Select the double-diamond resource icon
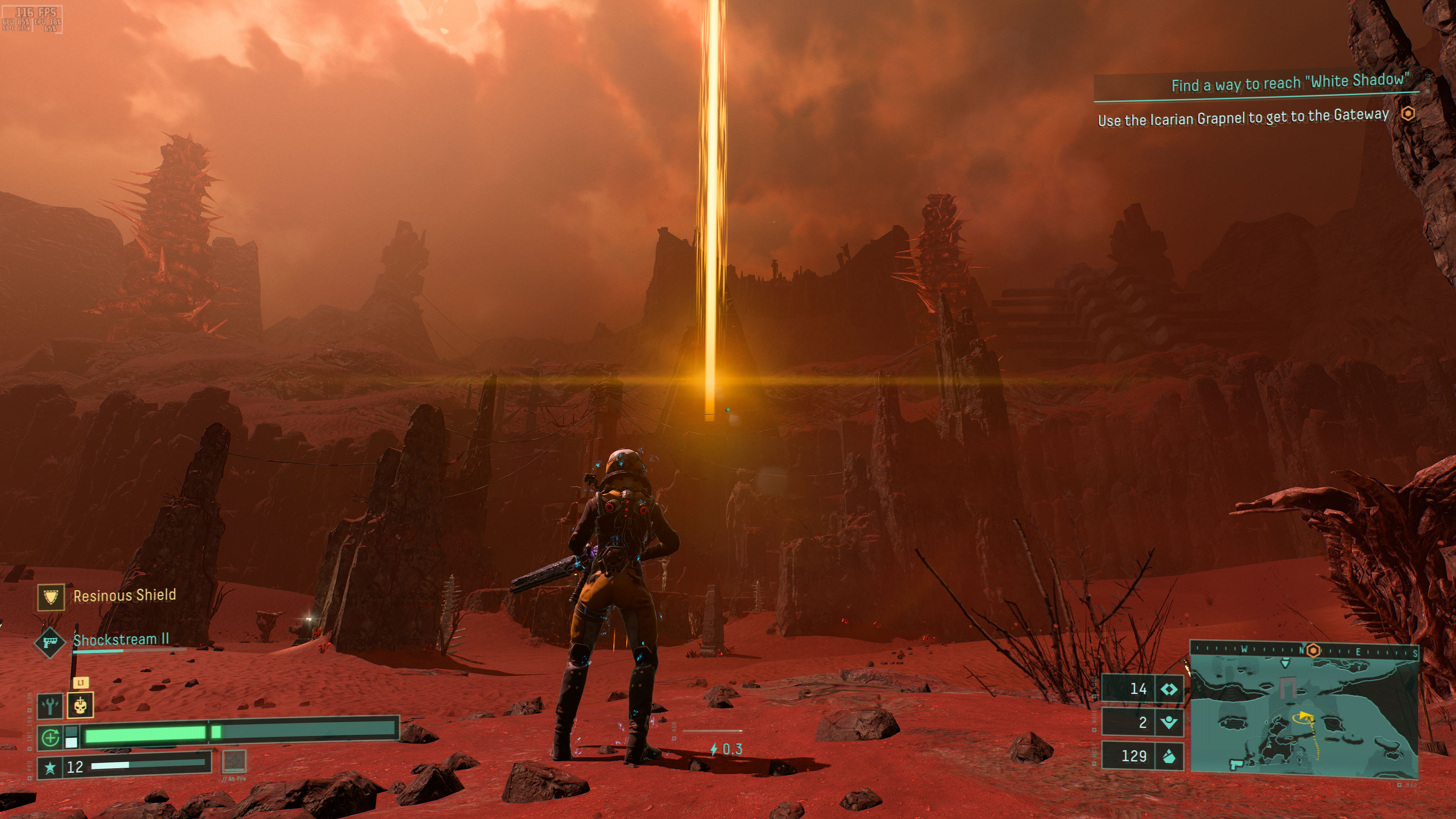This screenshot has width=1456, height=819. [1168, 689]
